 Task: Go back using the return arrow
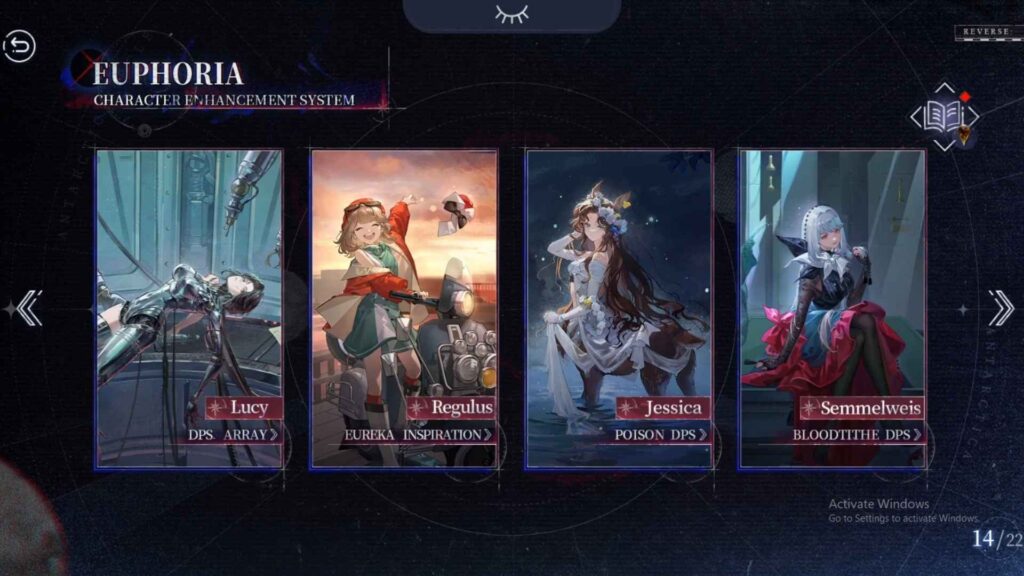(19, 46)
